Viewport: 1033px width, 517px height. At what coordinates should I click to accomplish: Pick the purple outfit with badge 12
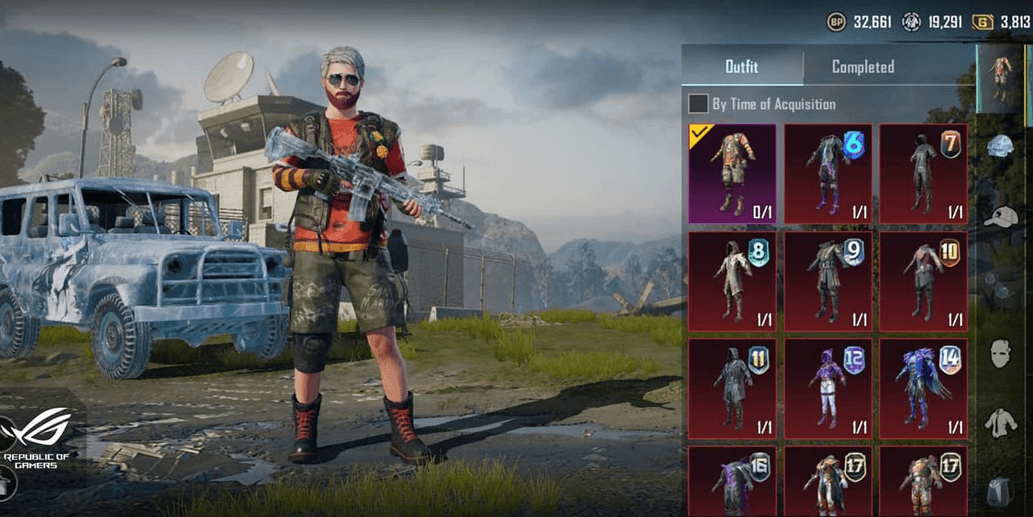[x=828, y=388]
